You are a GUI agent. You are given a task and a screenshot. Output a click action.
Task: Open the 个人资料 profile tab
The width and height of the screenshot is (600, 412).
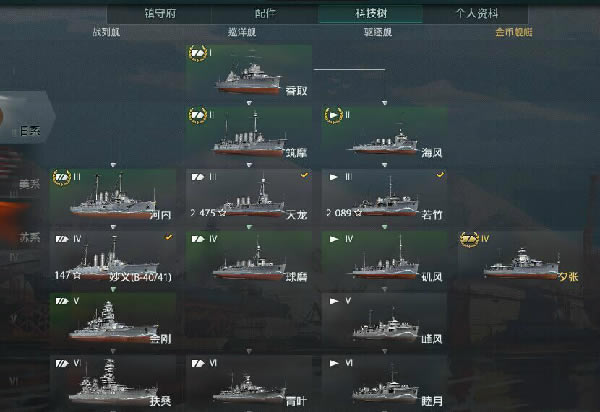pos(475,14)
